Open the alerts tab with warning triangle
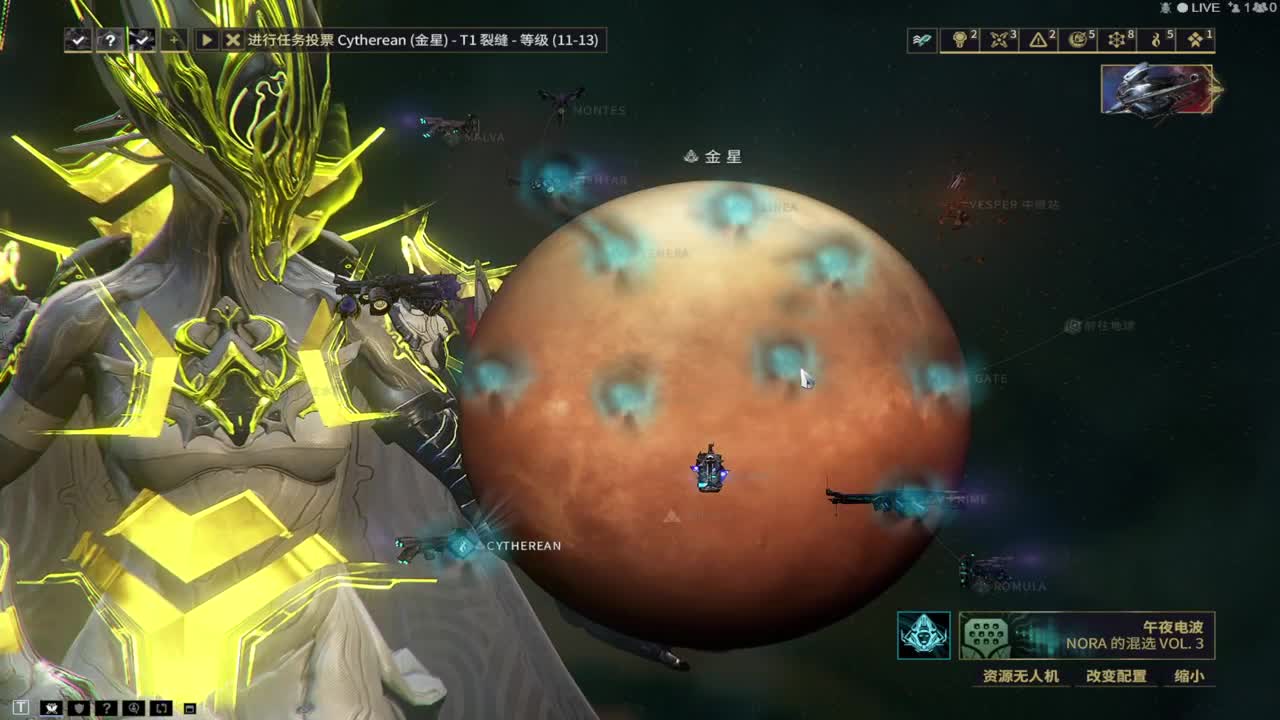 click(x=1041, y=40)
